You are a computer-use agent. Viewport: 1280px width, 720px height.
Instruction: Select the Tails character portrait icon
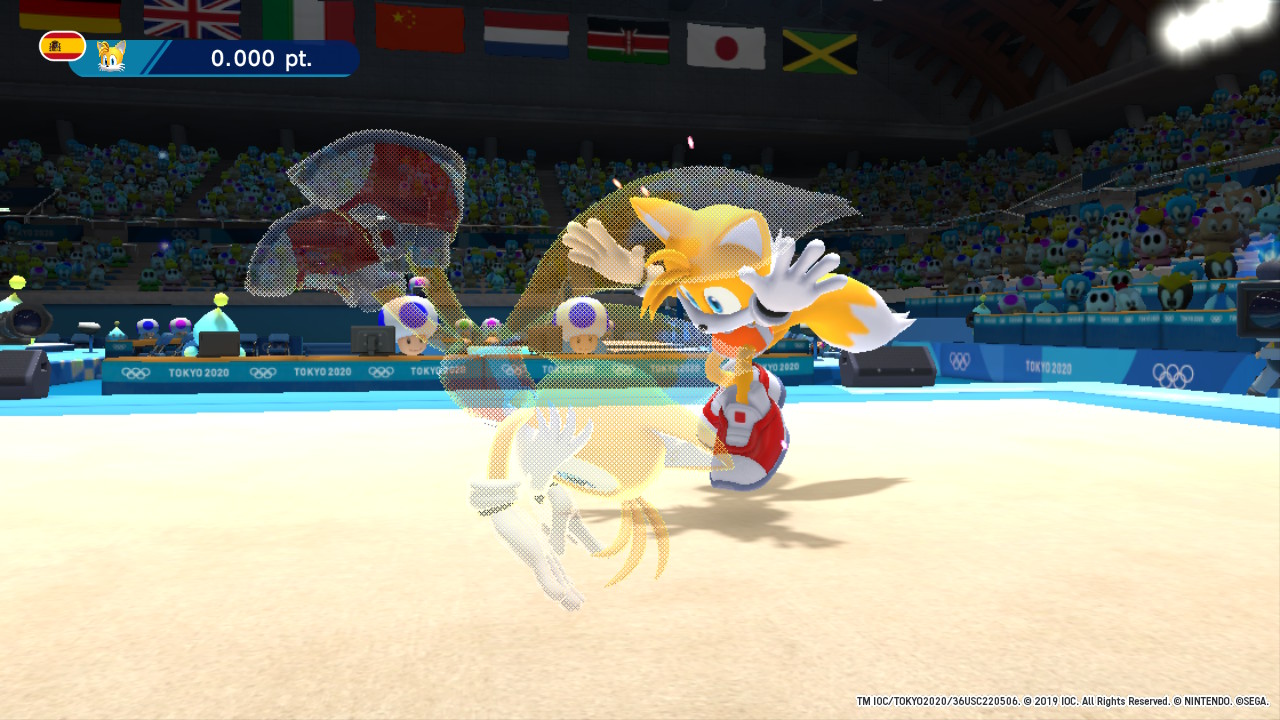[112, 57]
